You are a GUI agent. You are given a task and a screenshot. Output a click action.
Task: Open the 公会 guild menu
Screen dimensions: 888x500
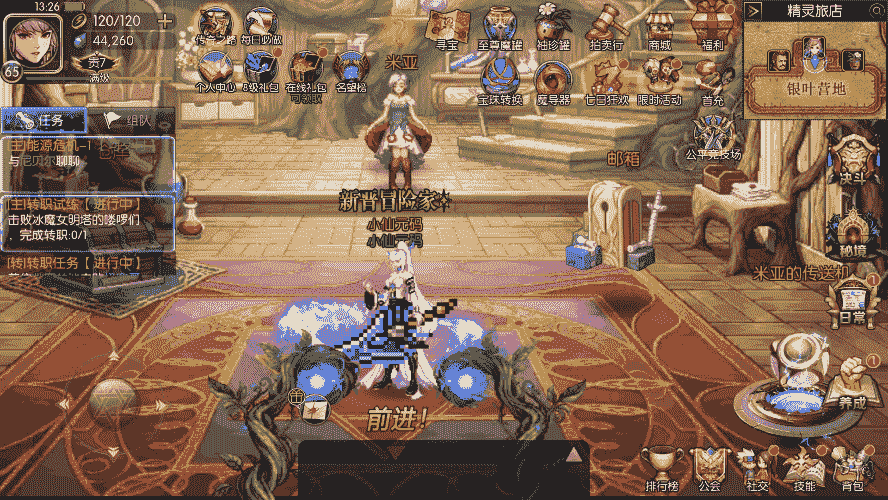pyautogui.click(x=710, y=468)
